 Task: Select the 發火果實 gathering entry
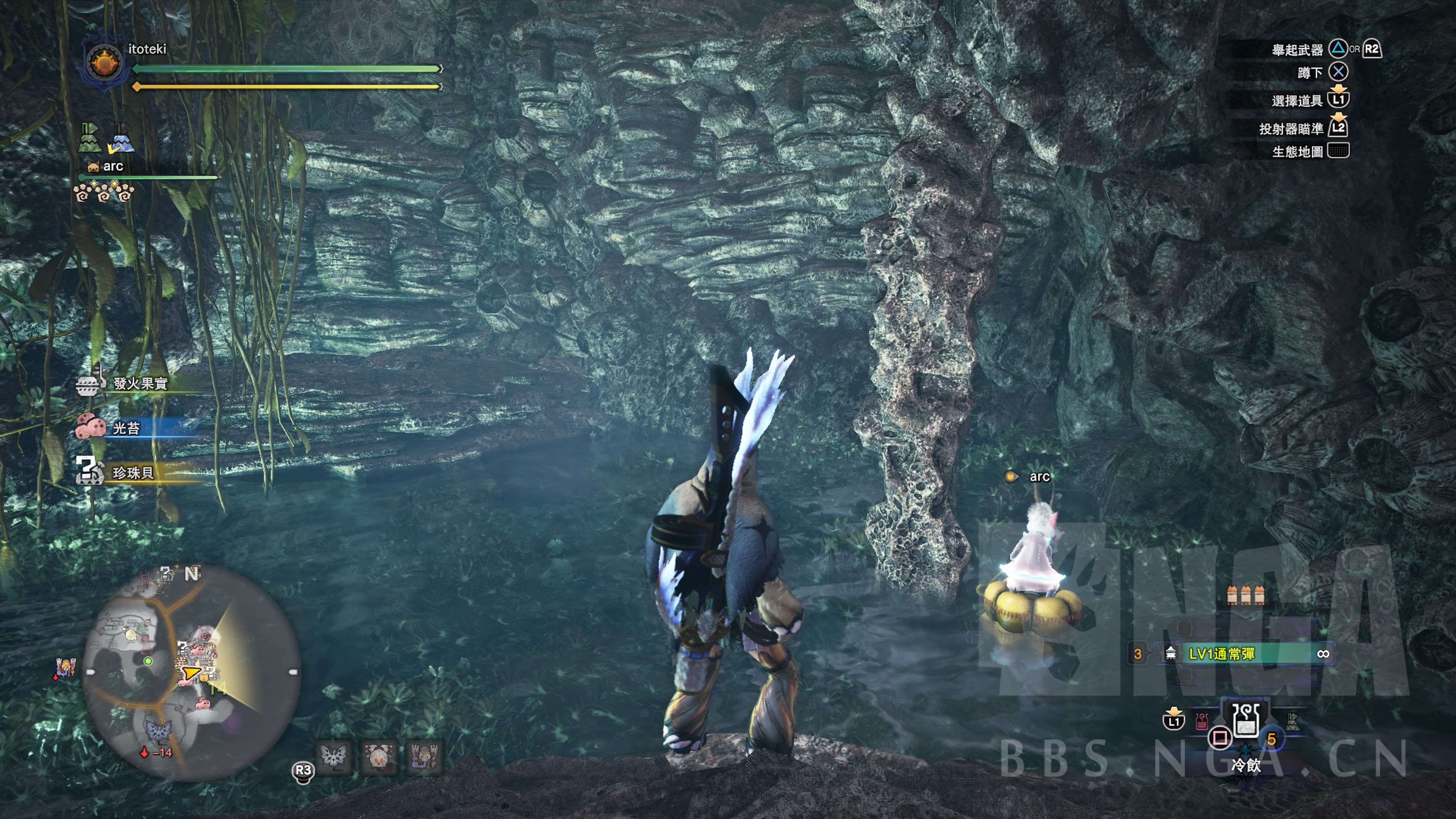pos(140,384)
